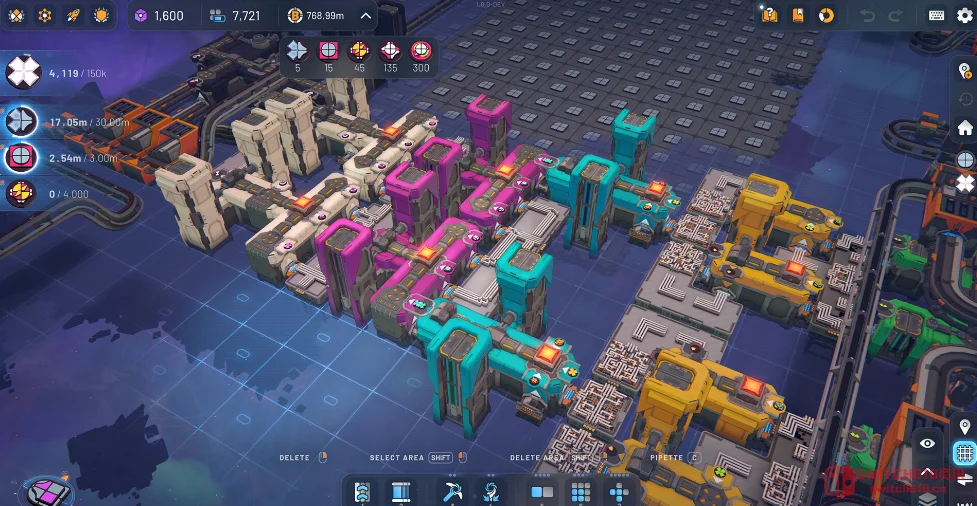The width and height of the screenshot is (977, 506).
Task: Toggle the grid overlay button
Action: [965, 453]
